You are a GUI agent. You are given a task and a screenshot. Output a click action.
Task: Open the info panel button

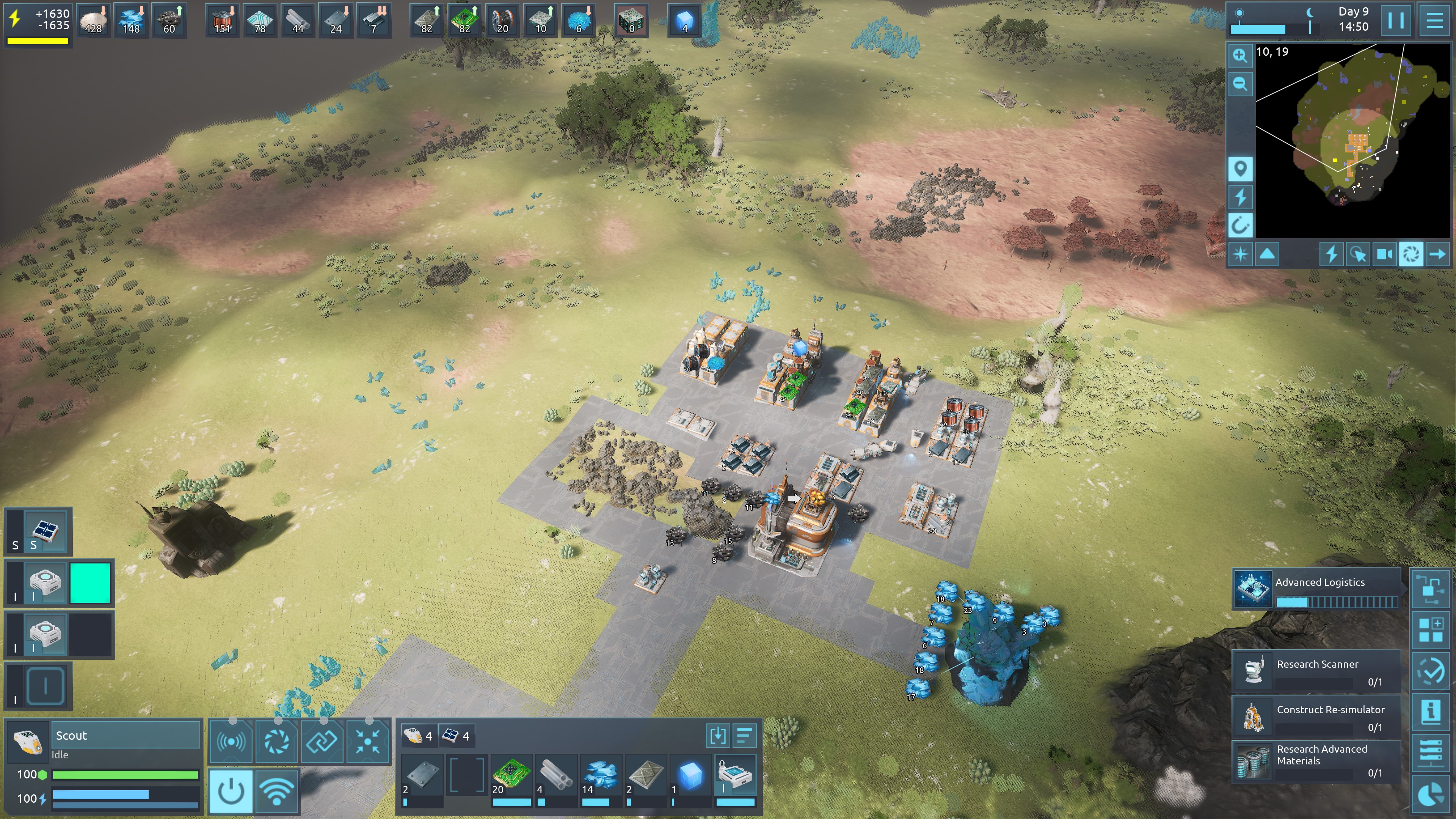point(1431,711)
